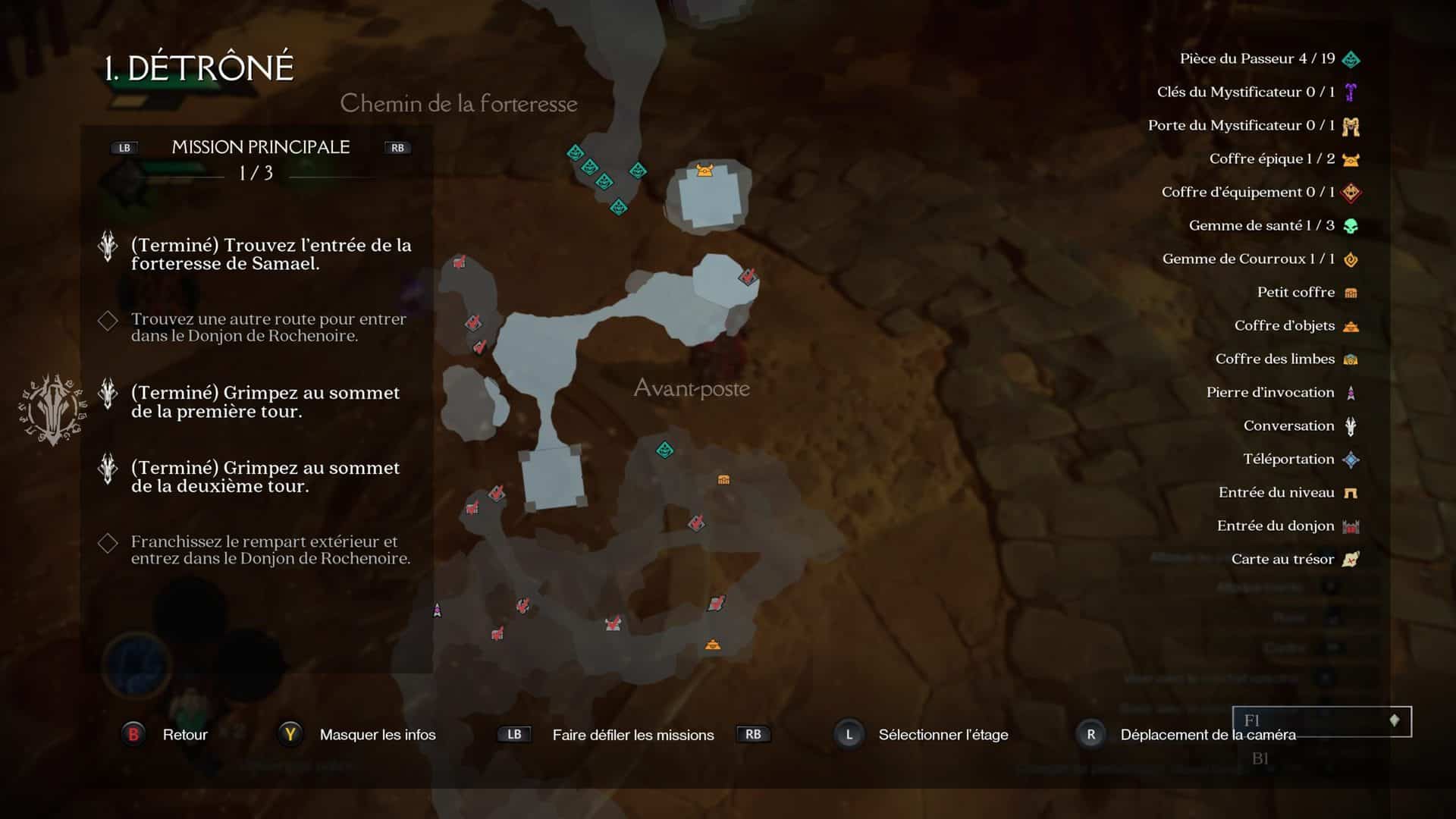
Task: Select the summoning stone marker on the map
Action: (437, 610)
